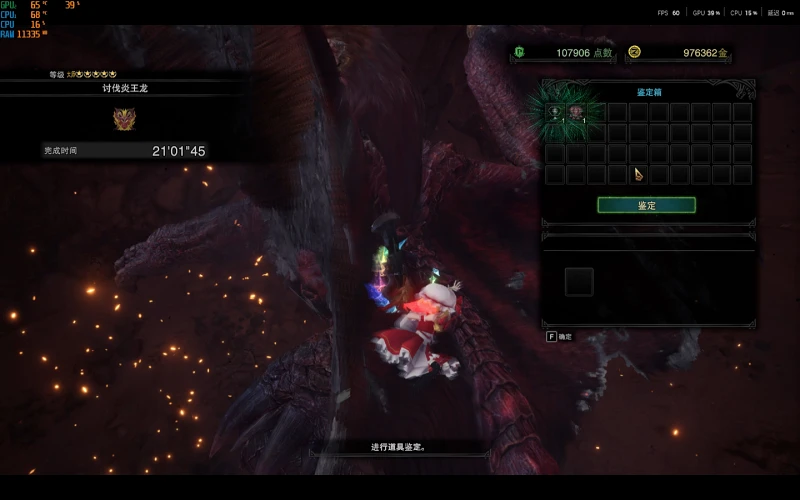Click the 讨伐炎王龙 quest title
800x500 pixels.
point(125,88)
